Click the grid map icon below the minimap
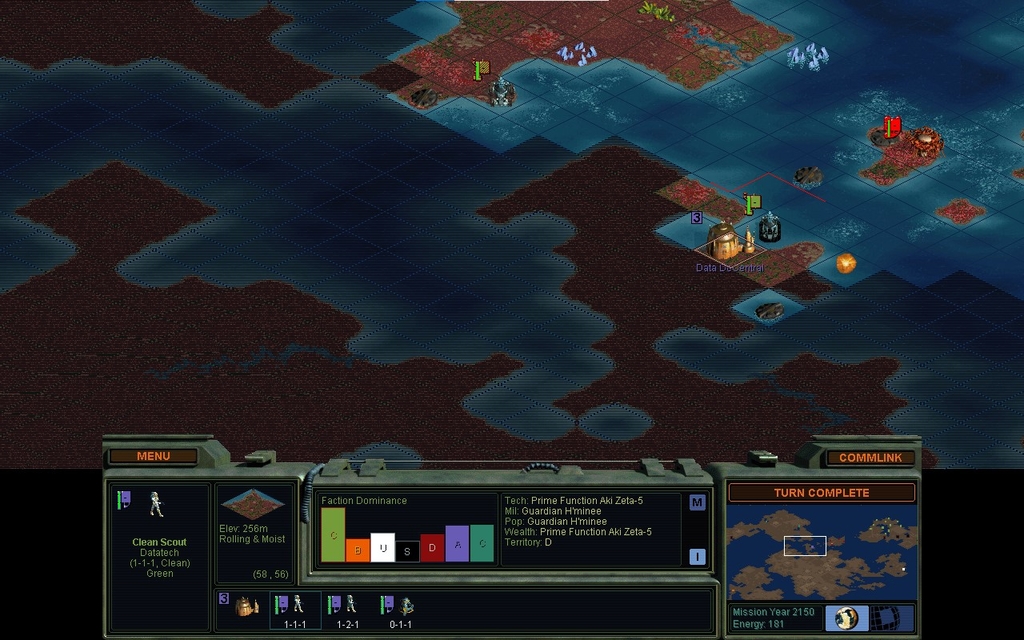Image resolution: width=1024 pixels, height=640 pixels. [x=886, y=618]
